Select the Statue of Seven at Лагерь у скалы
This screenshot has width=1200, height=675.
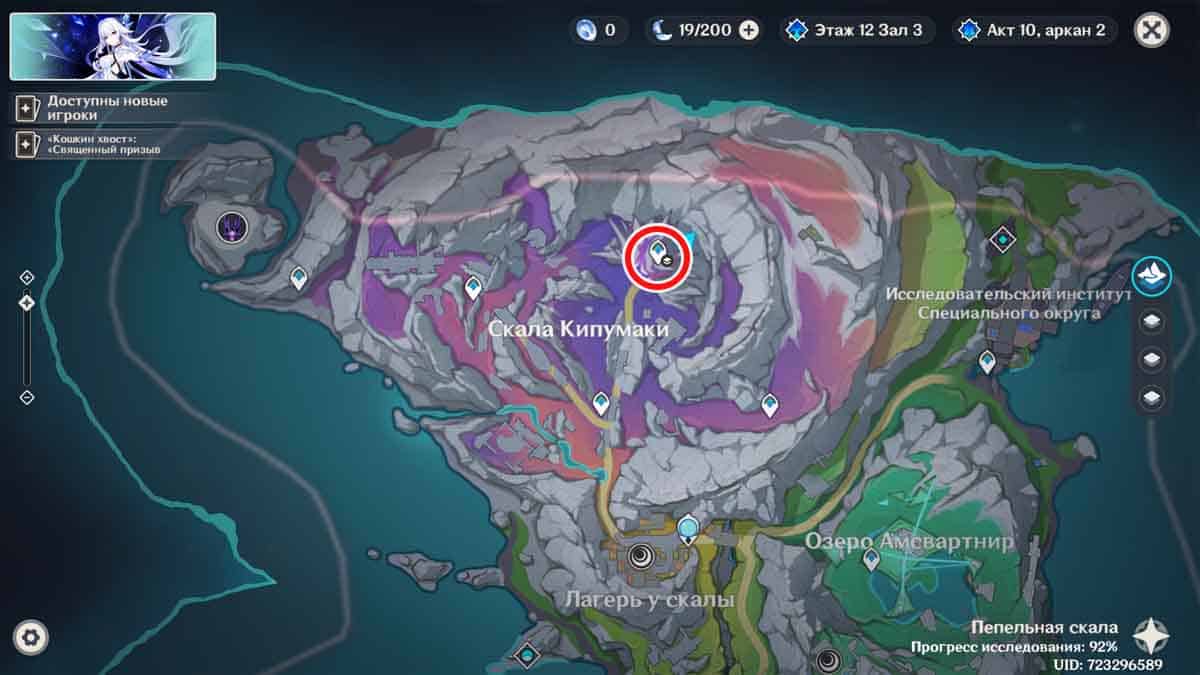[x=688, y=528]
